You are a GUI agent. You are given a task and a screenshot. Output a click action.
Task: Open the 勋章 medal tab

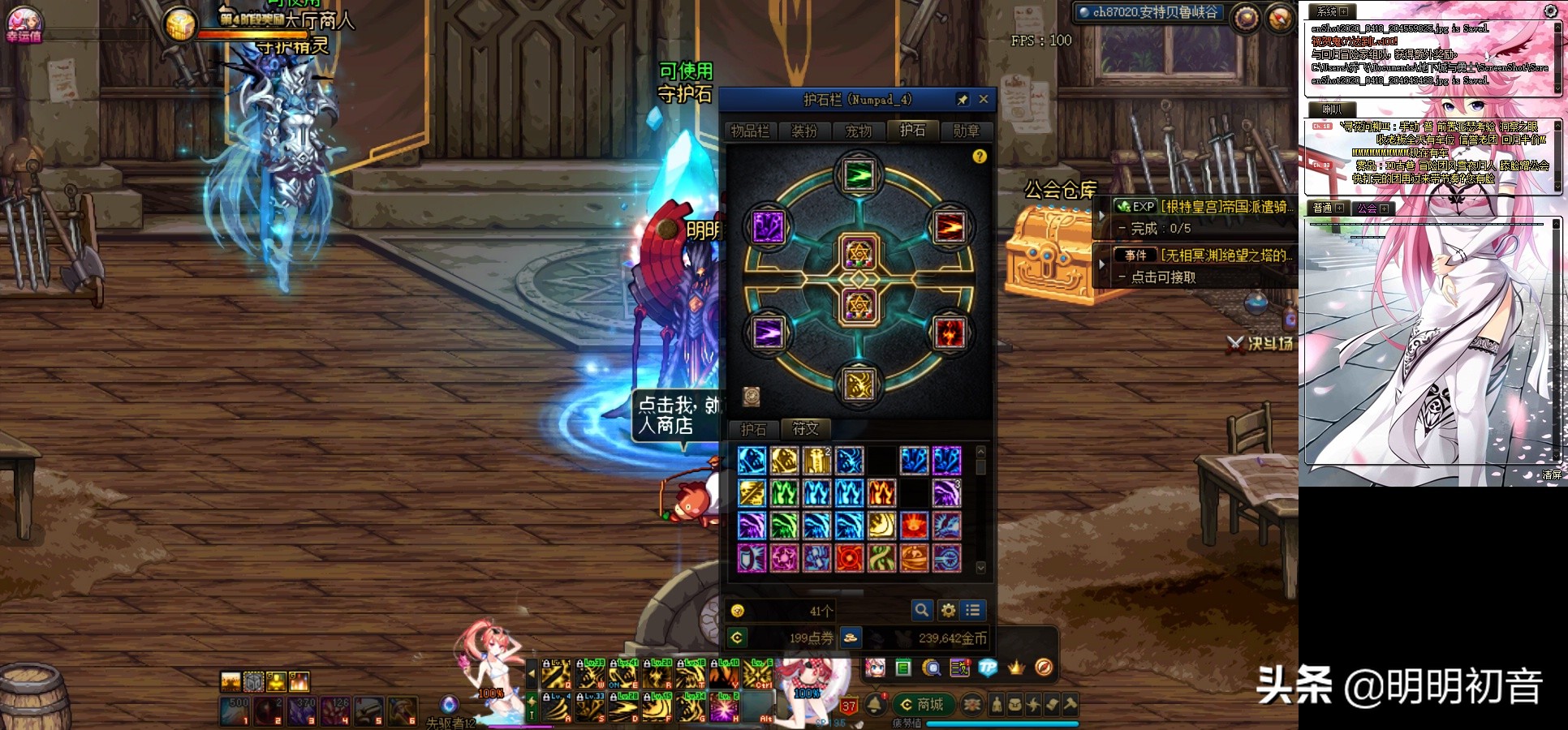pos(966,131)
